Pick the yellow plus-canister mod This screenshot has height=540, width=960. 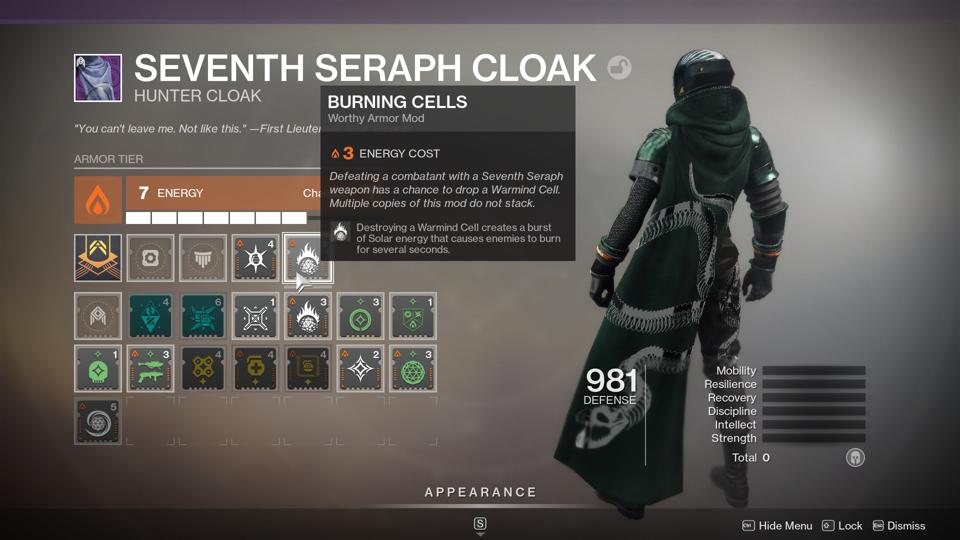[x=254, y=368]
